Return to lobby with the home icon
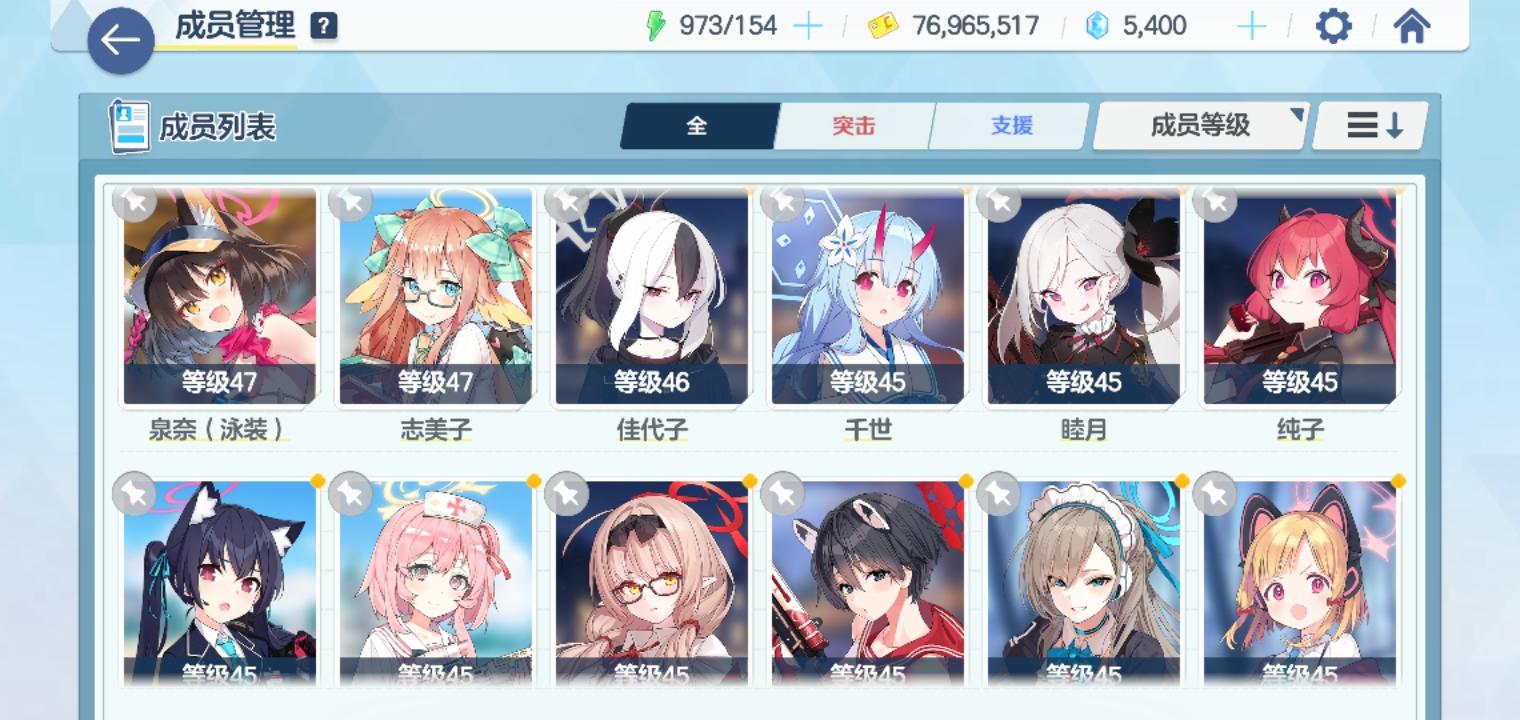Viewport: 1520px width, 720px height. (1412, 27)
